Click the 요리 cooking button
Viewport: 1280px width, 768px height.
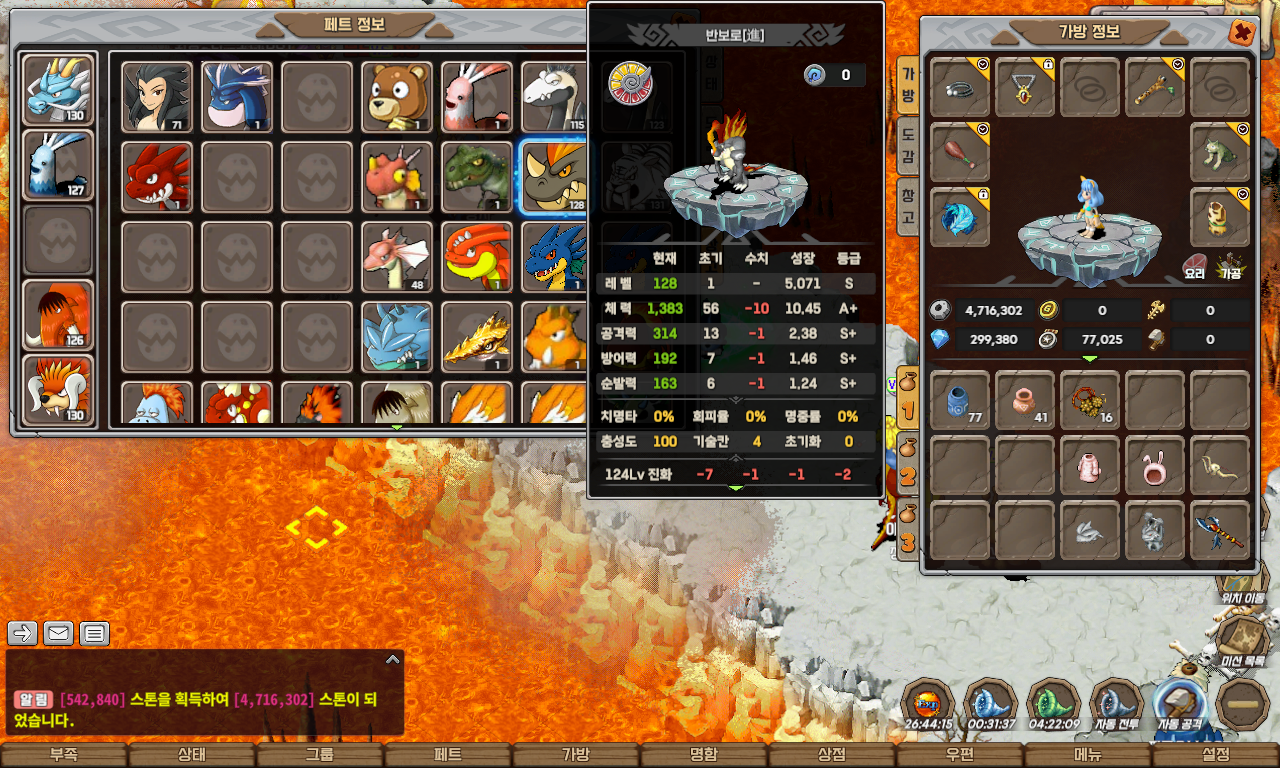point(1194,267)
